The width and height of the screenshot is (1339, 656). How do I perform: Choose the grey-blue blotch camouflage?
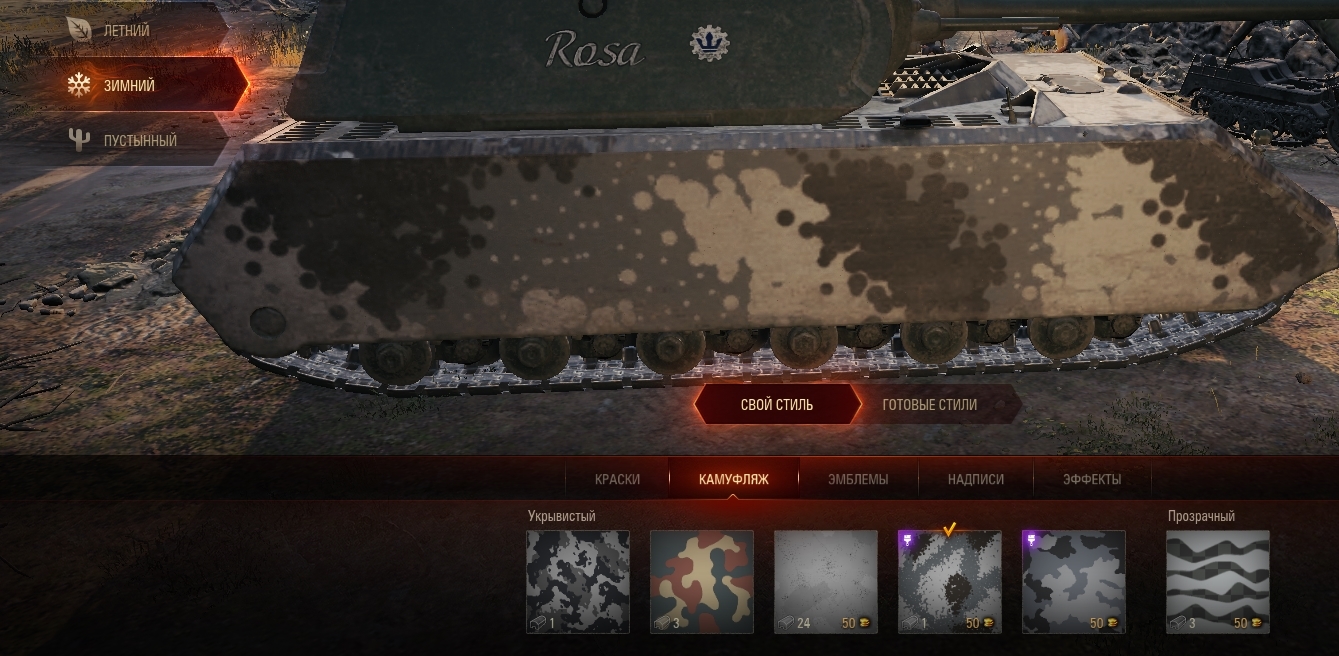coord(1073,582)
